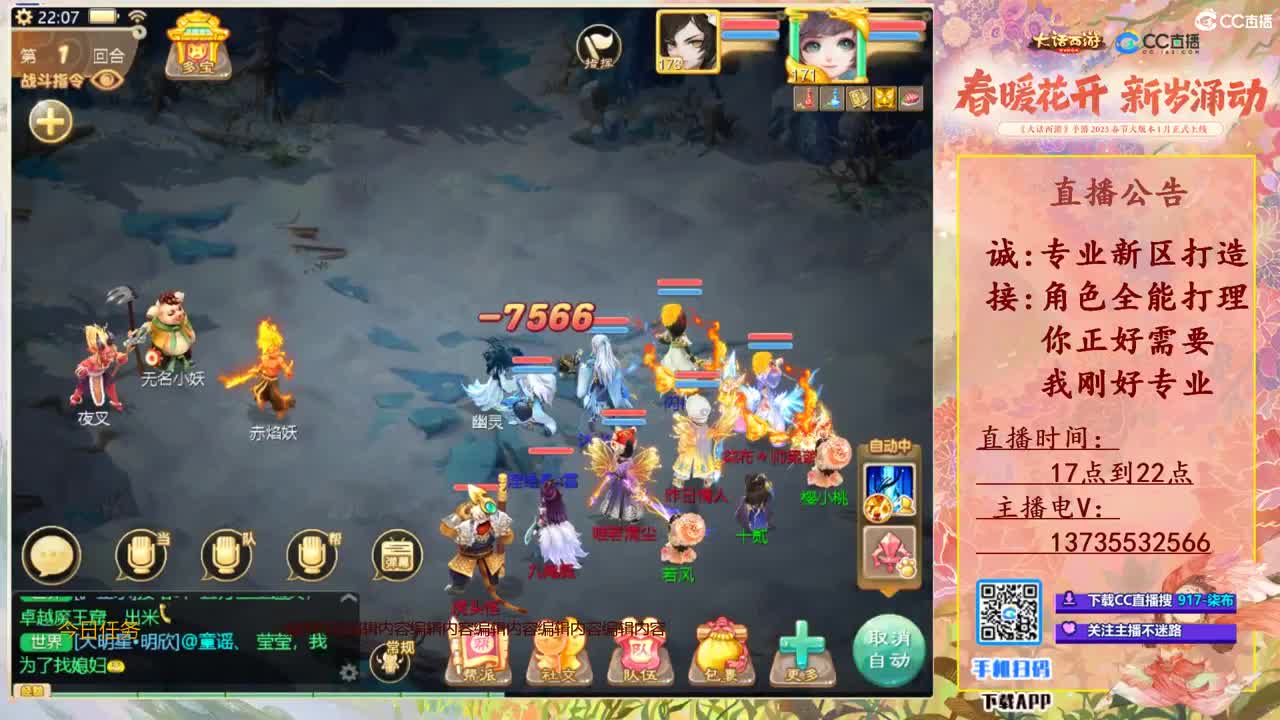This screenshot has height=720, width=1280.
Task: Open the chat settings gear
Action: [347, 671]
